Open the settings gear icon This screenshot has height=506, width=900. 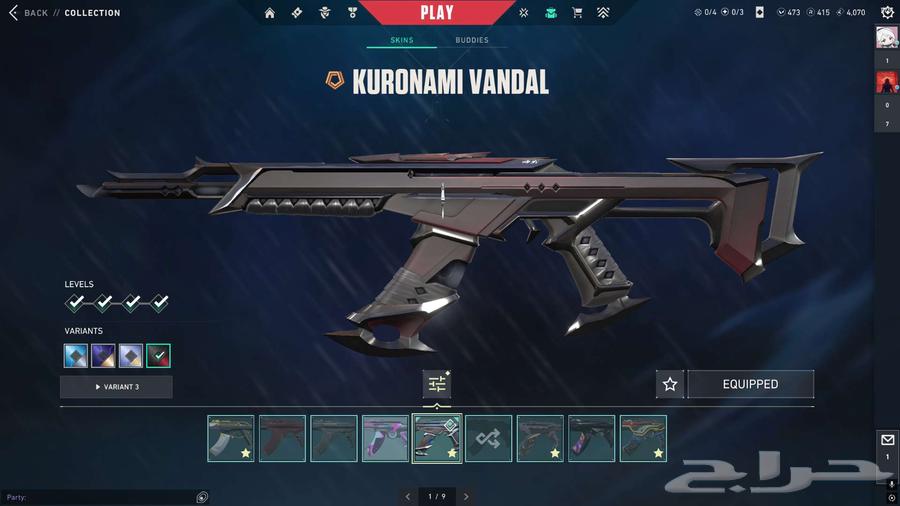pyautogui.click(x=887, y=13)
